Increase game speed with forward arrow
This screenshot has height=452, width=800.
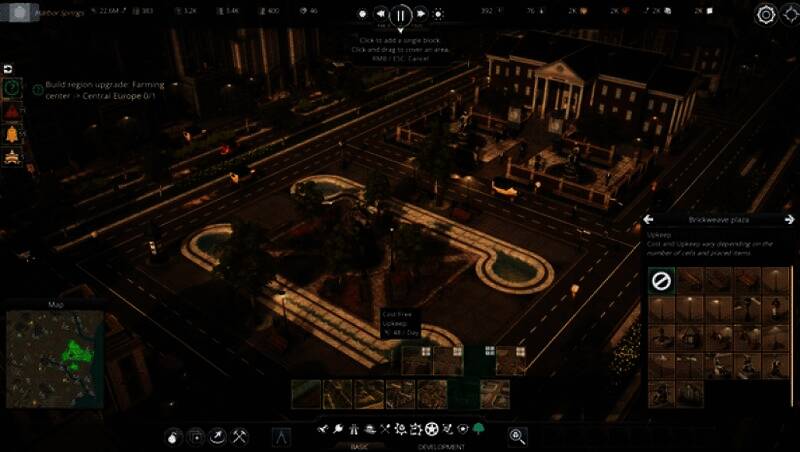click(x=420, y=14)
